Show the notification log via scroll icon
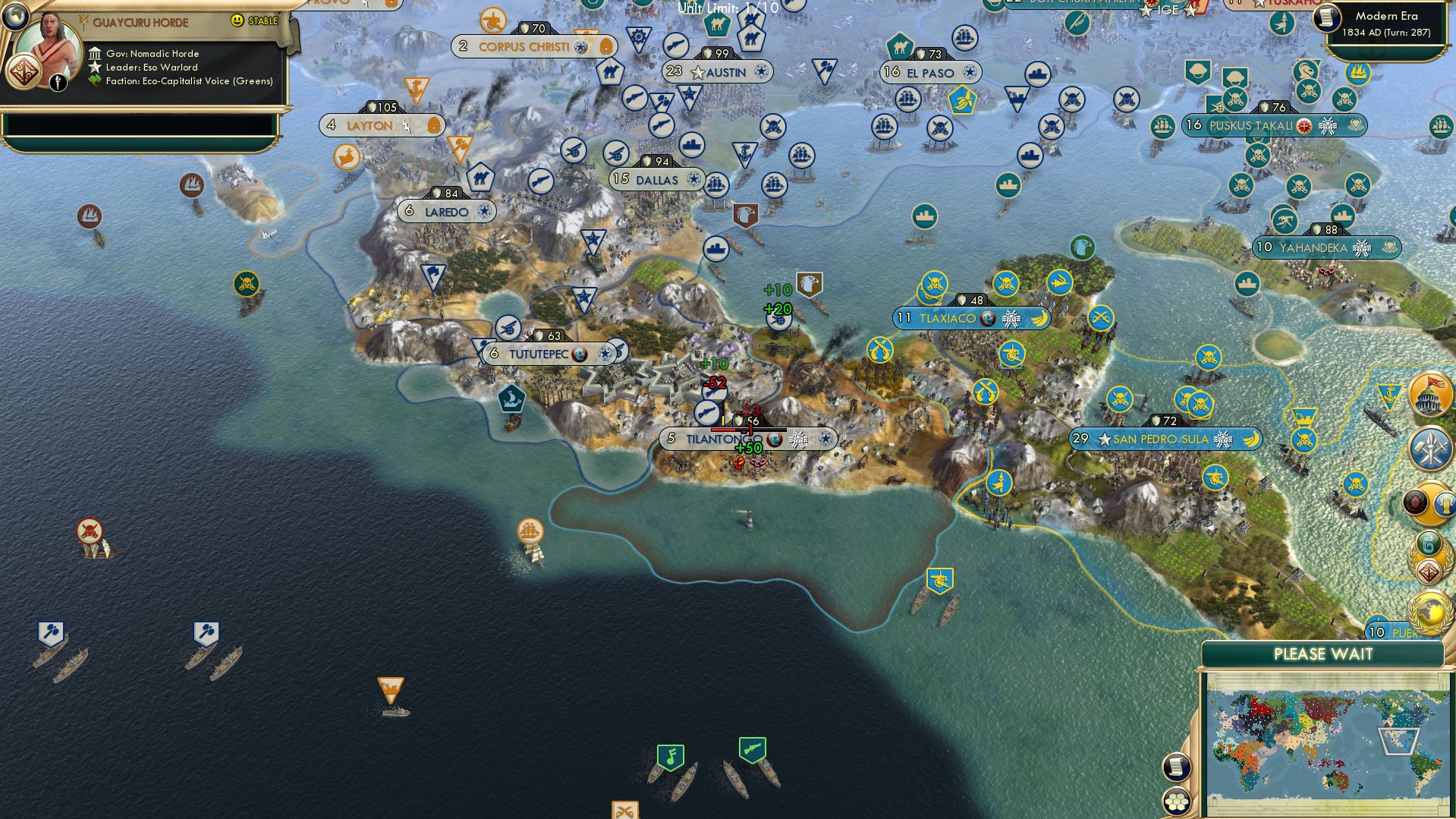Viewport: 1456px width, 819px height. 1175,767
